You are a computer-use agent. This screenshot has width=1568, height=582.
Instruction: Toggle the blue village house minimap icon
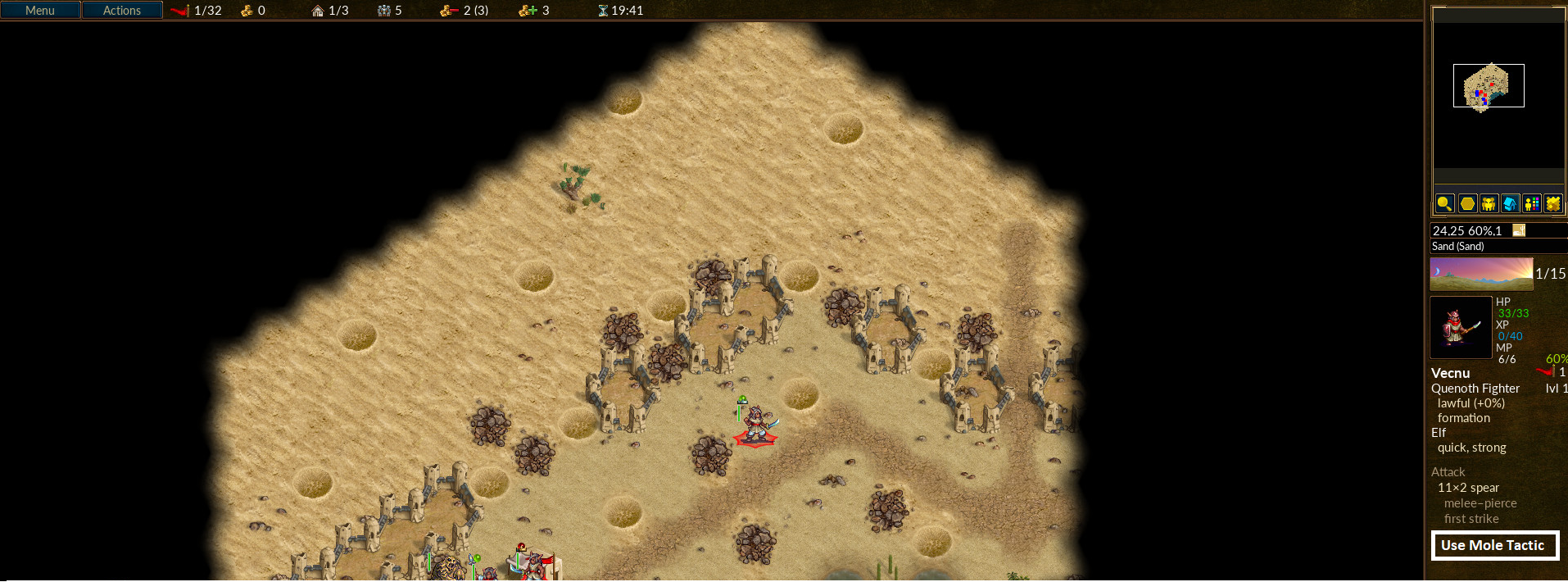tap(1510, 203)
